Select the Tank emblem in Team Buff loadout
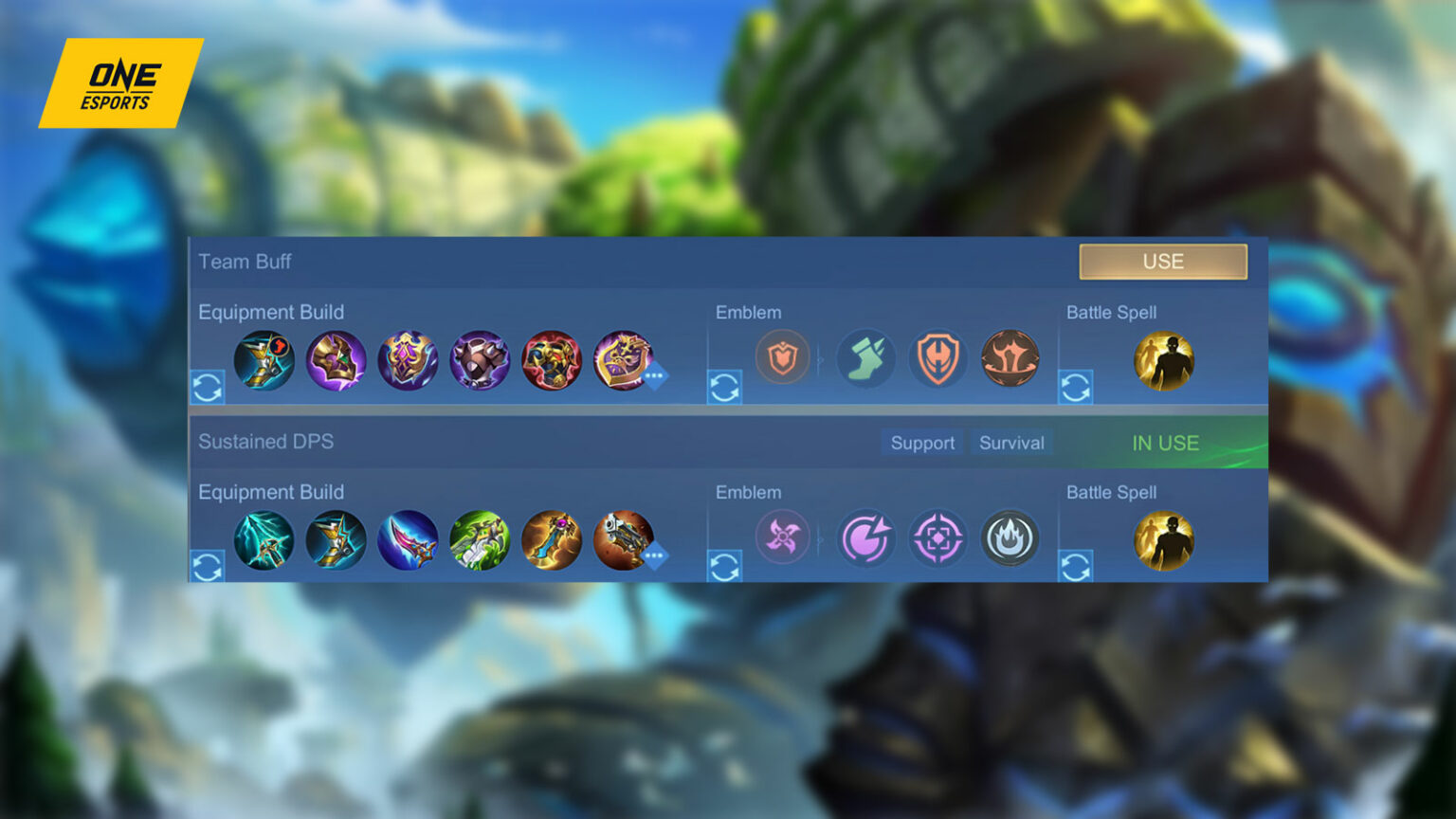This screenshot has height=819, width=1456. 783,358
